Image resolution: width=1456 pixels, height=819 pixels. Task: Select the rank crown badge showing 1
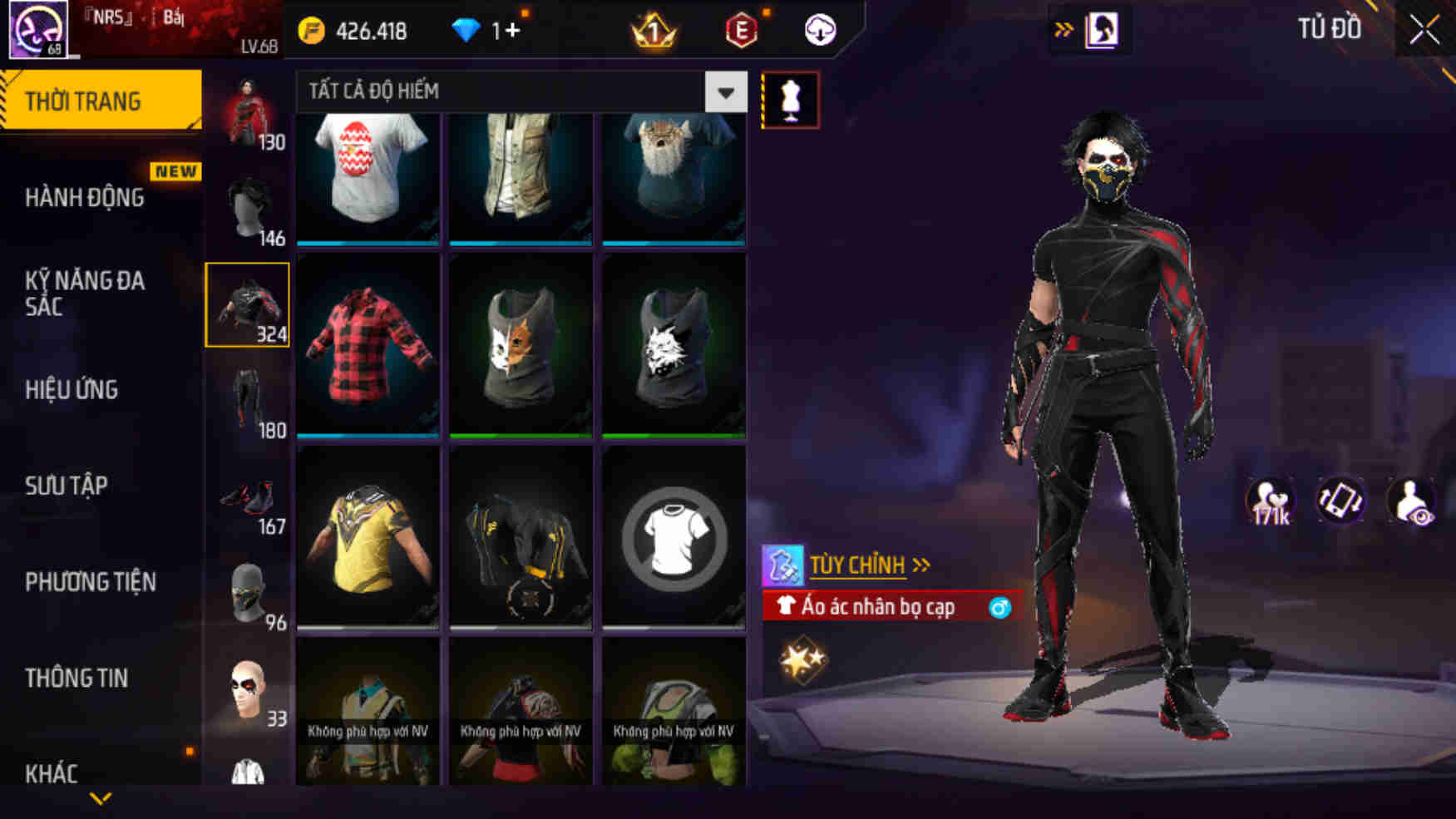[656, 32]
